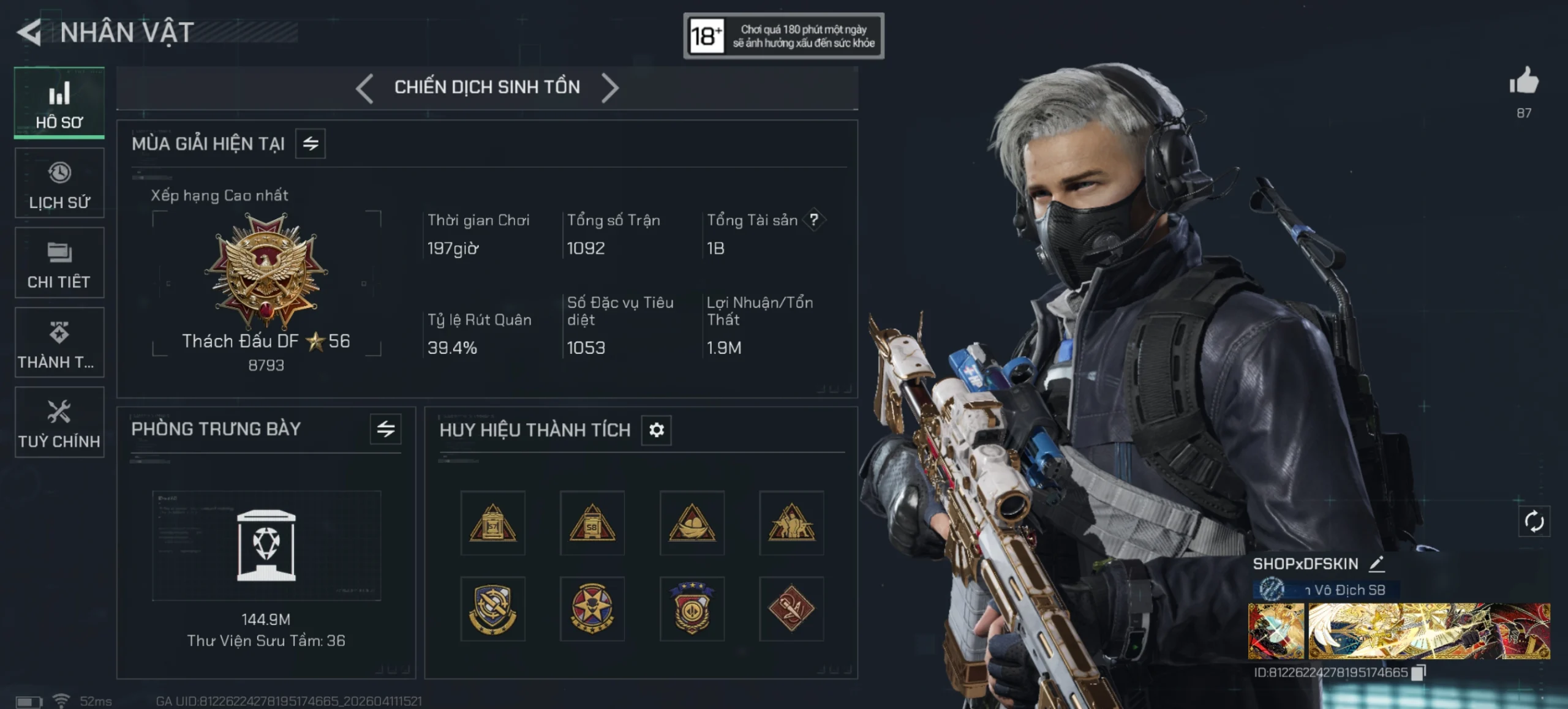Screen dimensions: 1568x709
Task: Open the TUỲ CHỈNH customization tab
Action: pos(59,422)
